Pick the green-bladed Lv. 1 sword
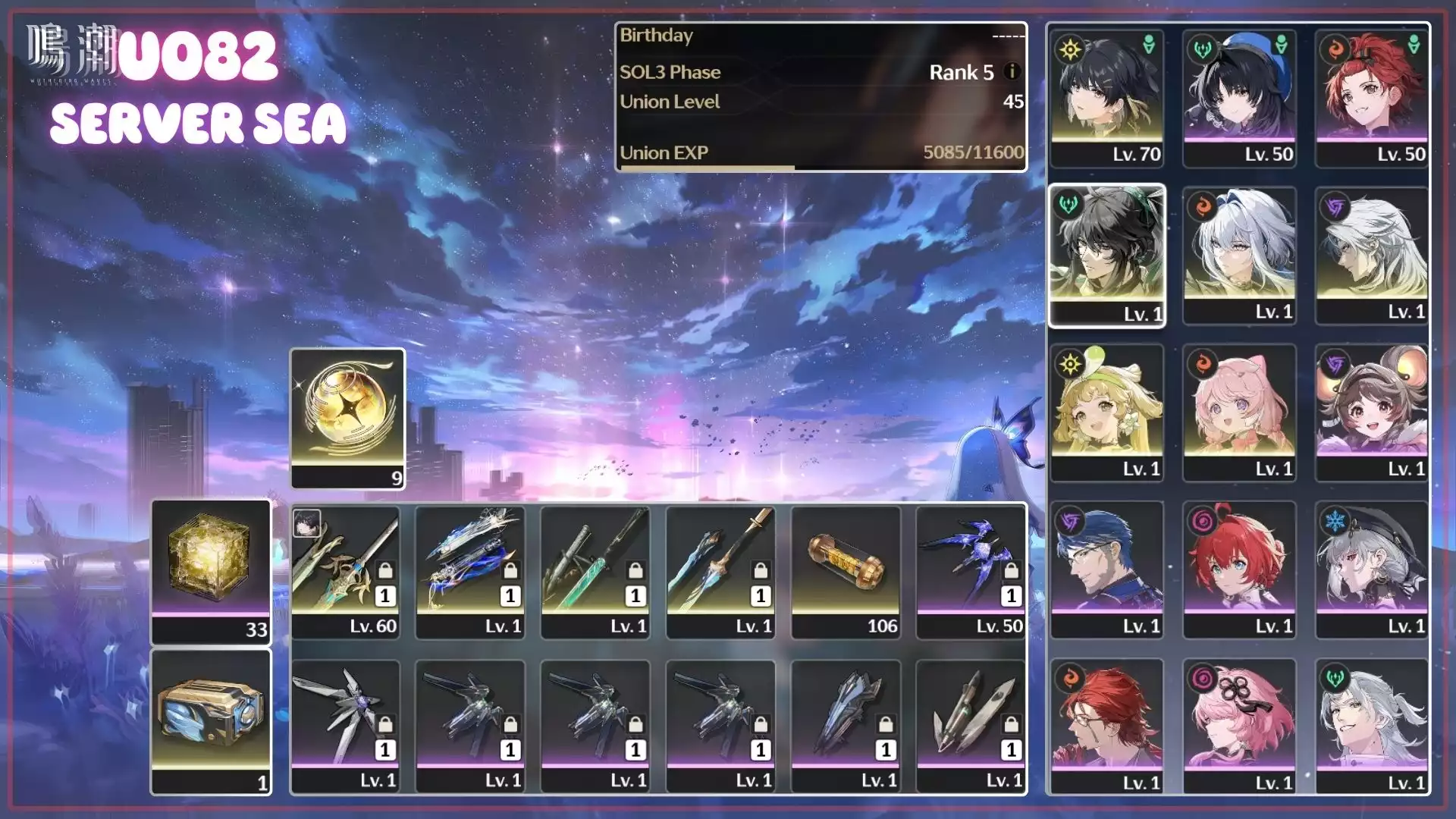The image size is (1456, 819). tap(595, 572)
